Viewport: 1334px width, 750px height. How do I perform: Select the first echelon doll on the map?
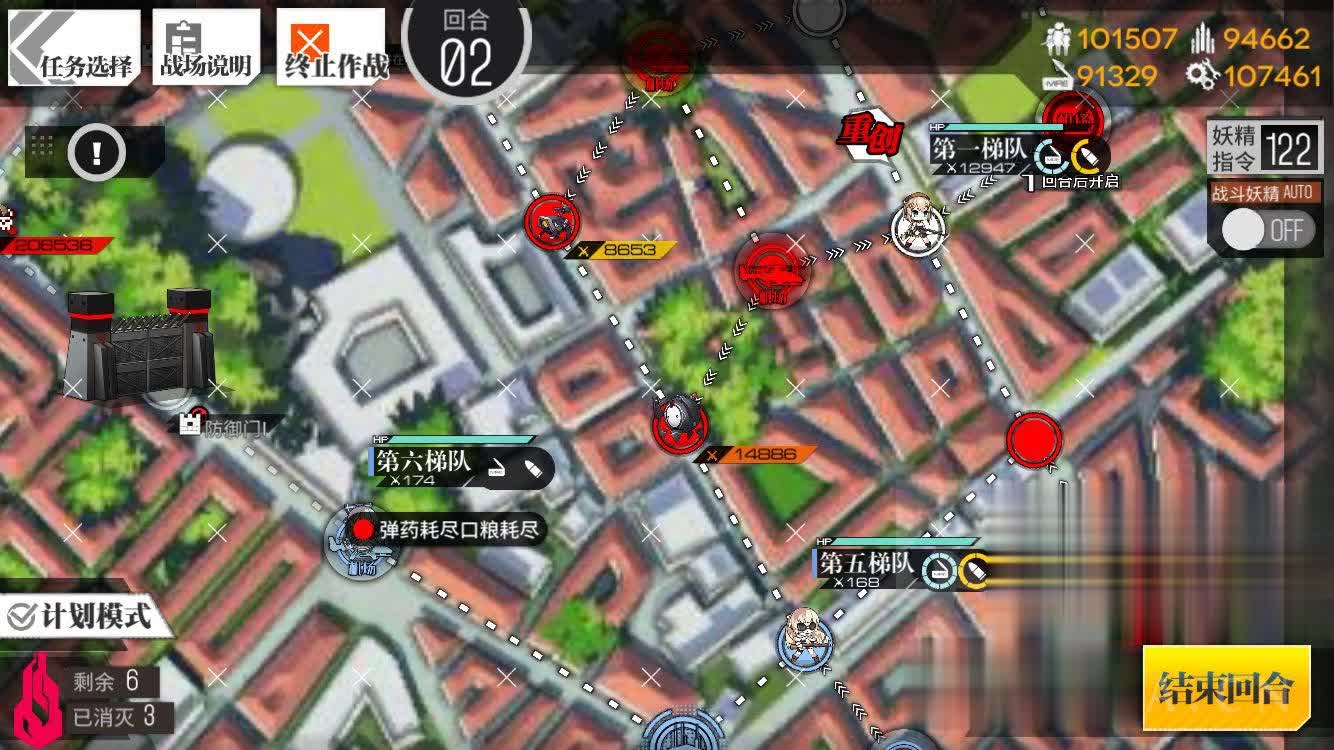[x=918, y=225]
